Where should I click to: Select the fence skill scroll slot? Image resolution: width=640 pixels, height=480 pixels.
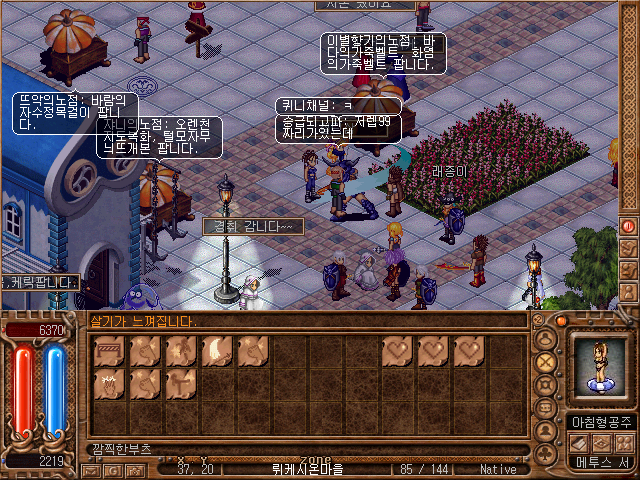click(x=110, y=351)
